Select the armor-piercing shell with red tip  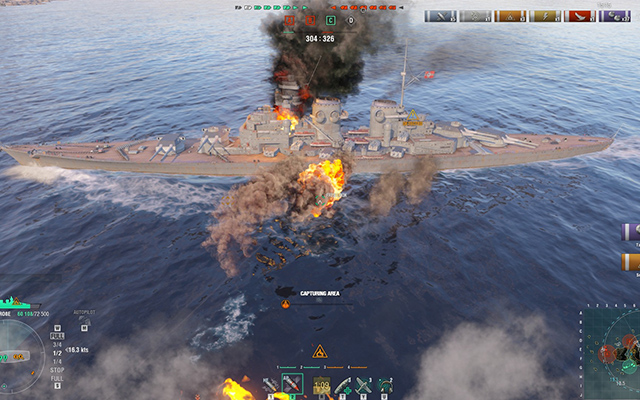coord(294,385)
